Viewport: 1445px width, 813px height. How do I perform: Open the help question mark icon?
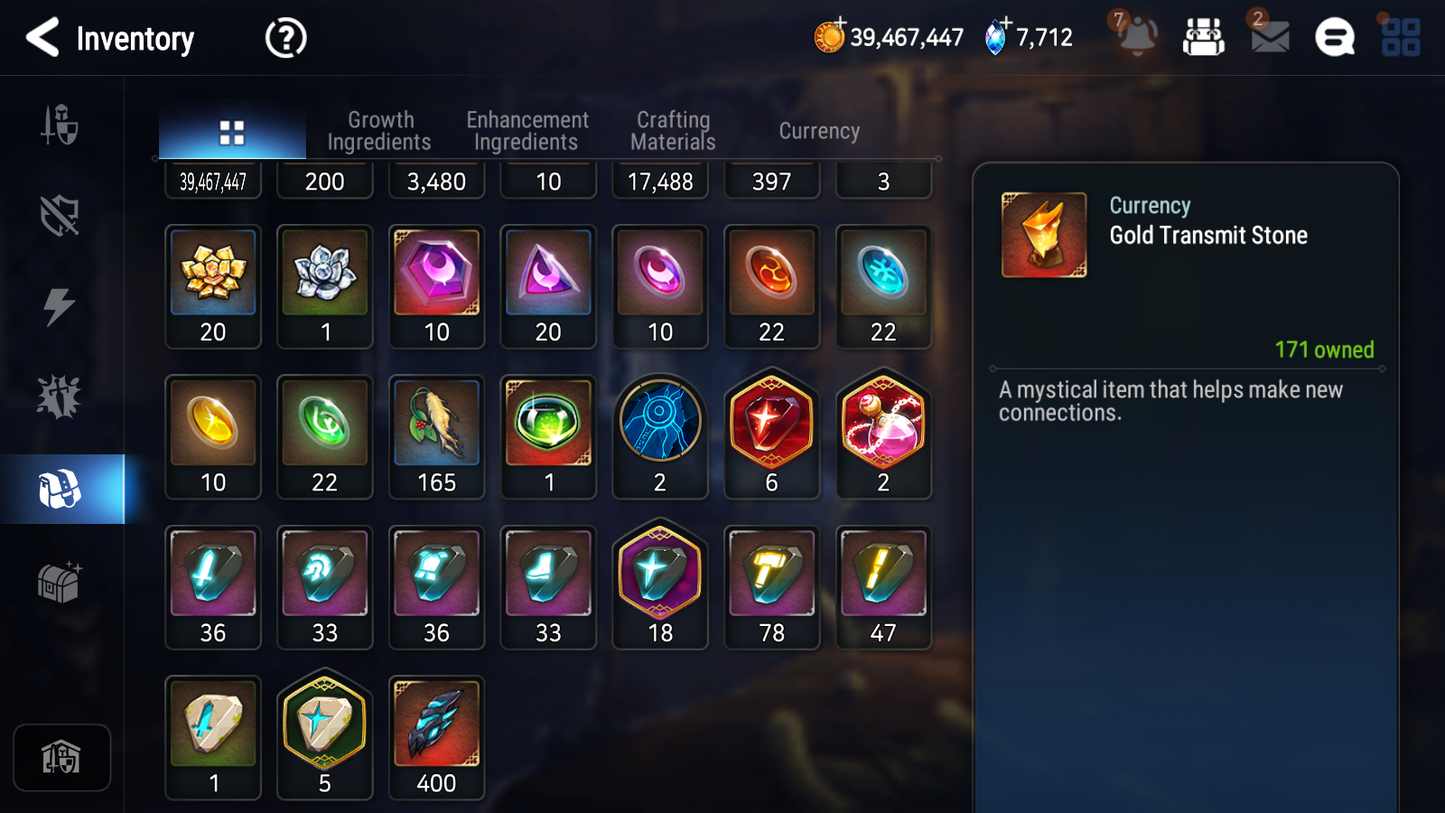pos(285,38)
